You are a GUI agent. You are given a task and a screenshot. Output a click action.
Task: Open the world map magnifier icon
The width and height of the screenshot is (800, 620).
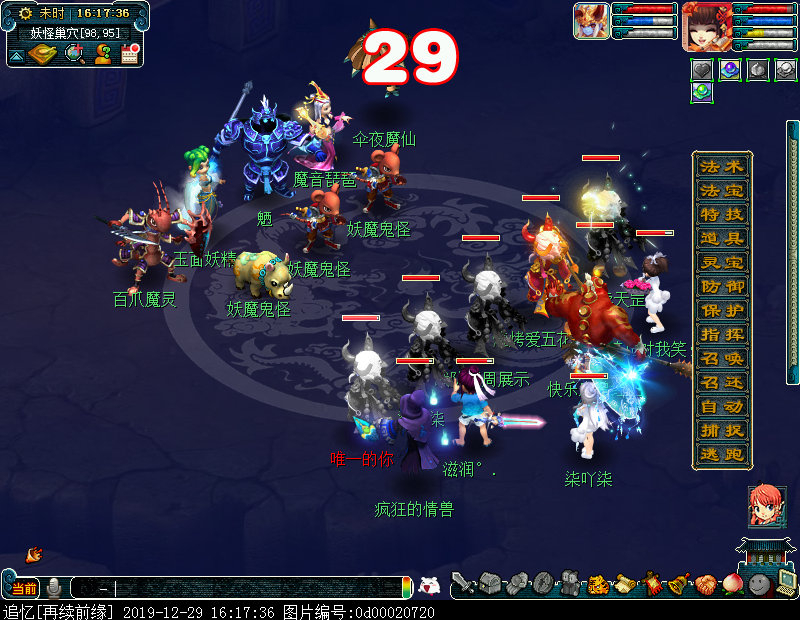74,53
